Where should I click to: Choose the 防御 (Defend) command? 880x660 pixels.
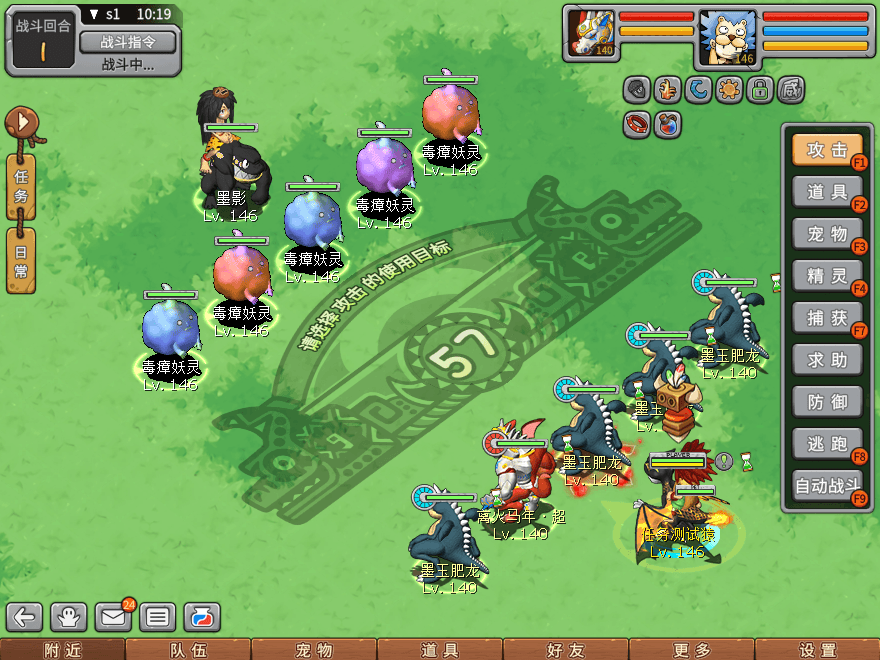[826, 402]
